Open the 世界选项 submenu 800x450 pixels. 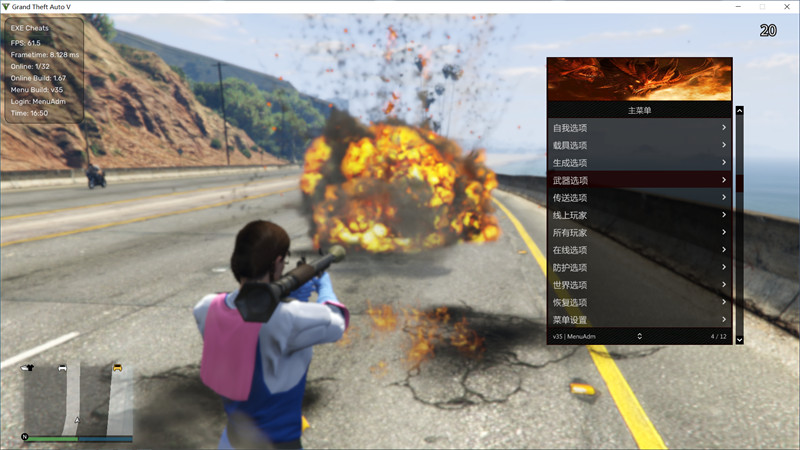tap(640, 285)
